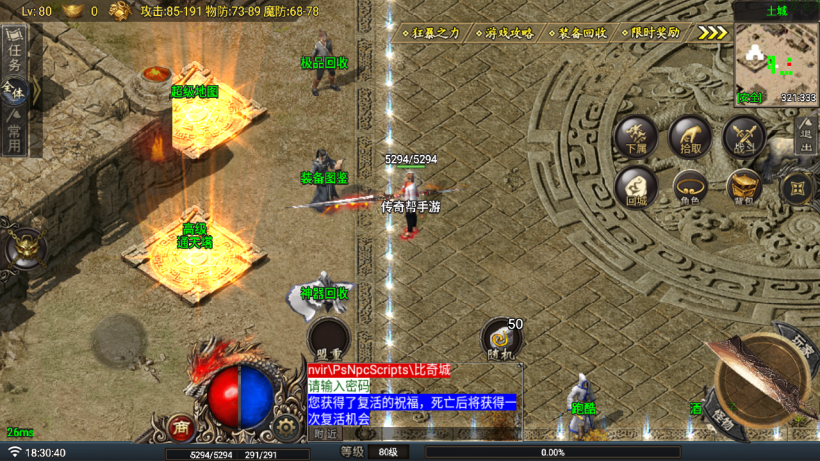The width and height of the screenshot is (820, 461).
Task: Toggle the 战斗 crossed-swords combat button
Action: click(x=744, y=137)
